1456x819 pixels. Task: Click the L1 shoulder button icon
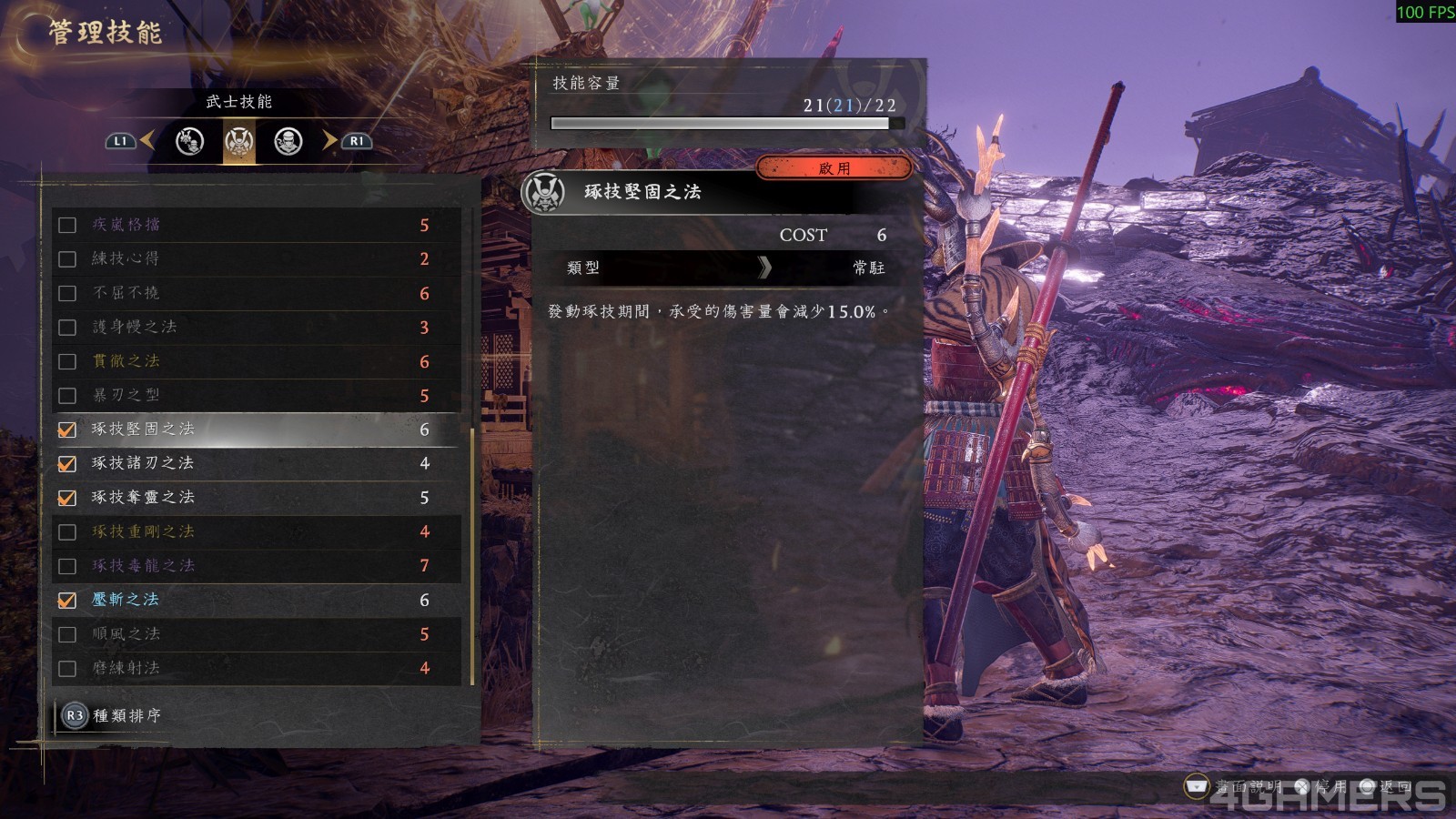click(x=118, y=141)
